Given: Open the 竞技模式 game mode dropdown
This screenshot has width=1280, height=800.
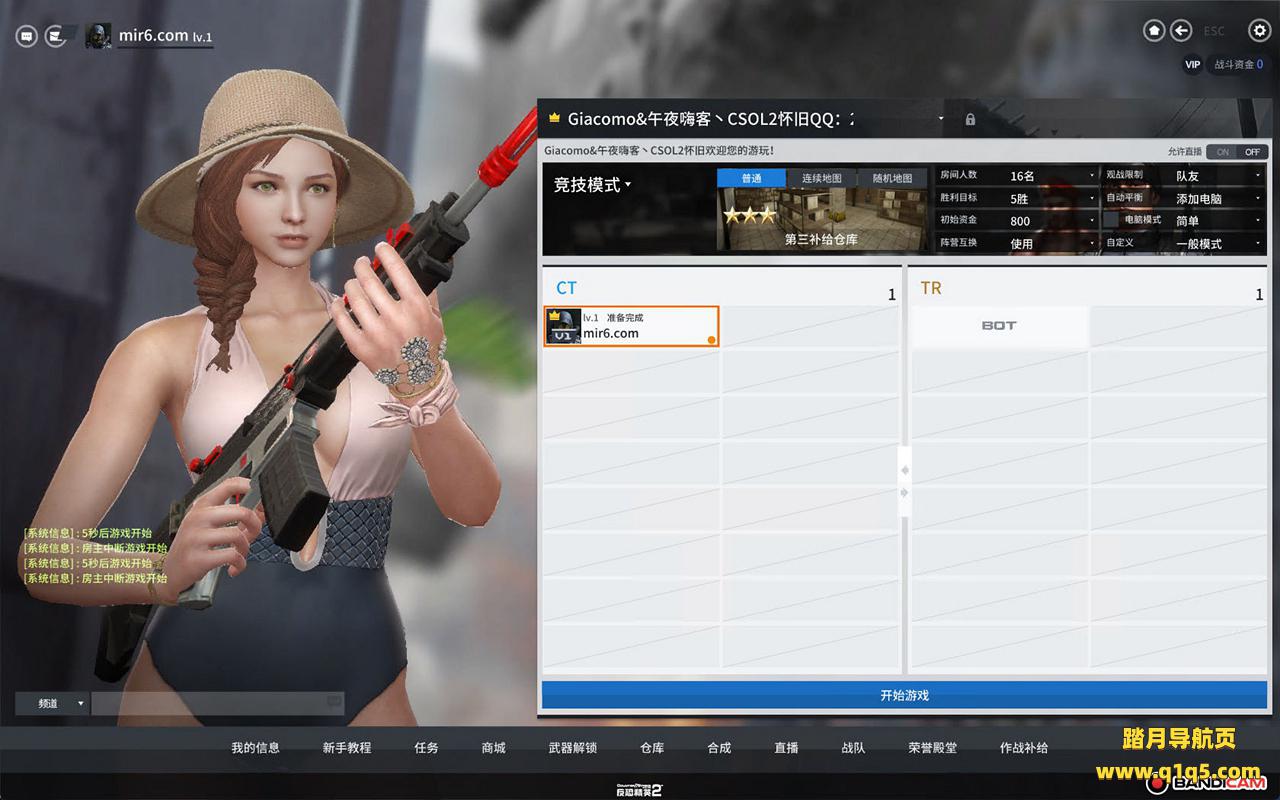Looking at the screenshot, I should click(593, 185).
